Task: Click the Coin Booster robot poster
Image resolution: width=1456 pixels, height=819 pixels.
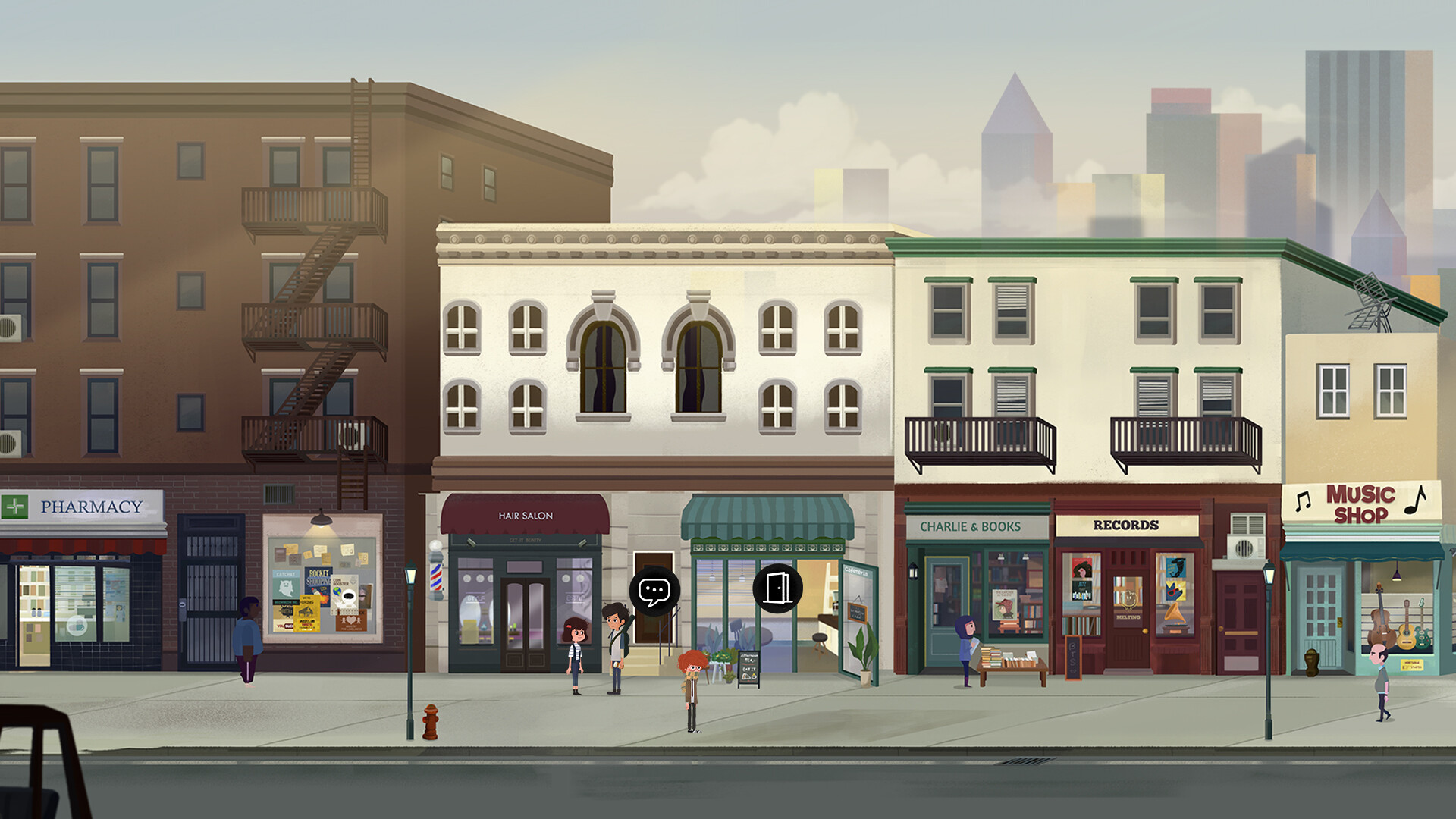Action: (344, 594)
